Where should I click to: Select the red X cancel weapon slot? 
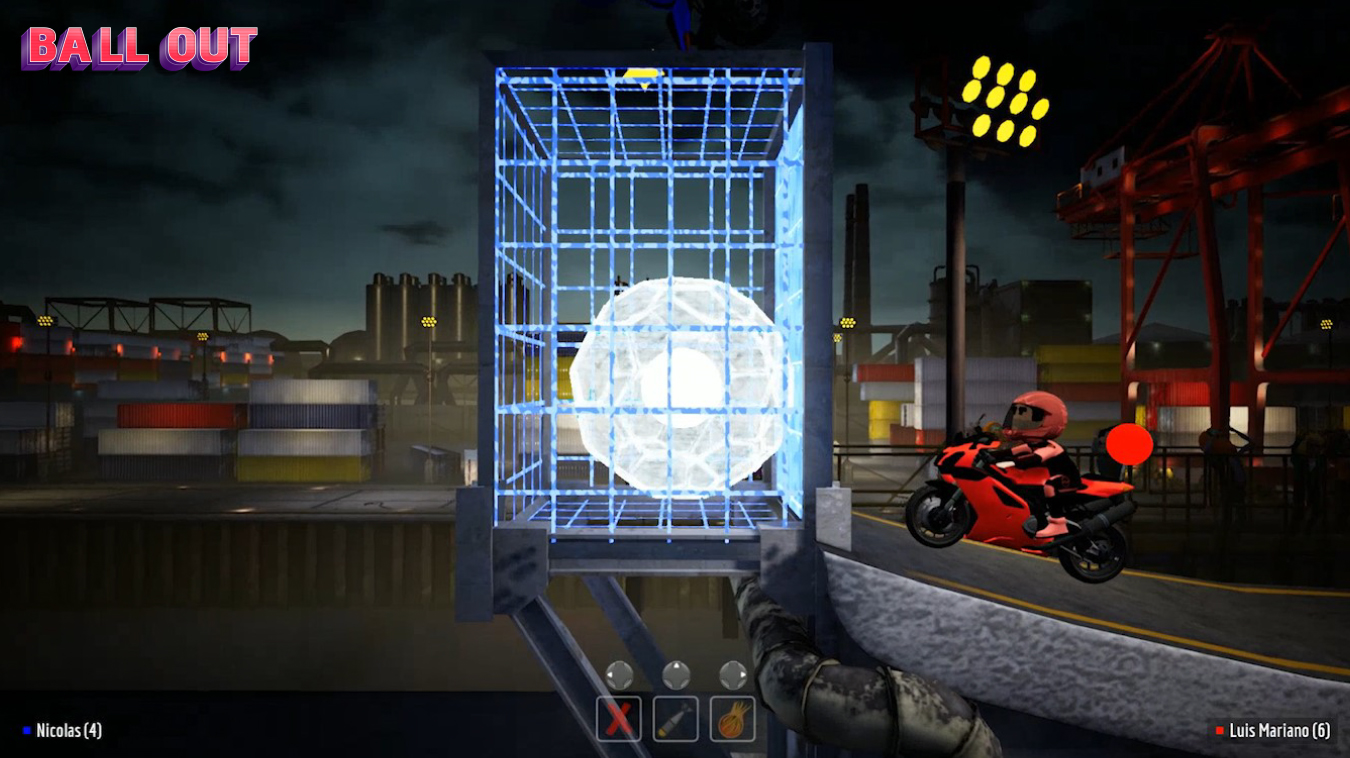click(618, 716)
